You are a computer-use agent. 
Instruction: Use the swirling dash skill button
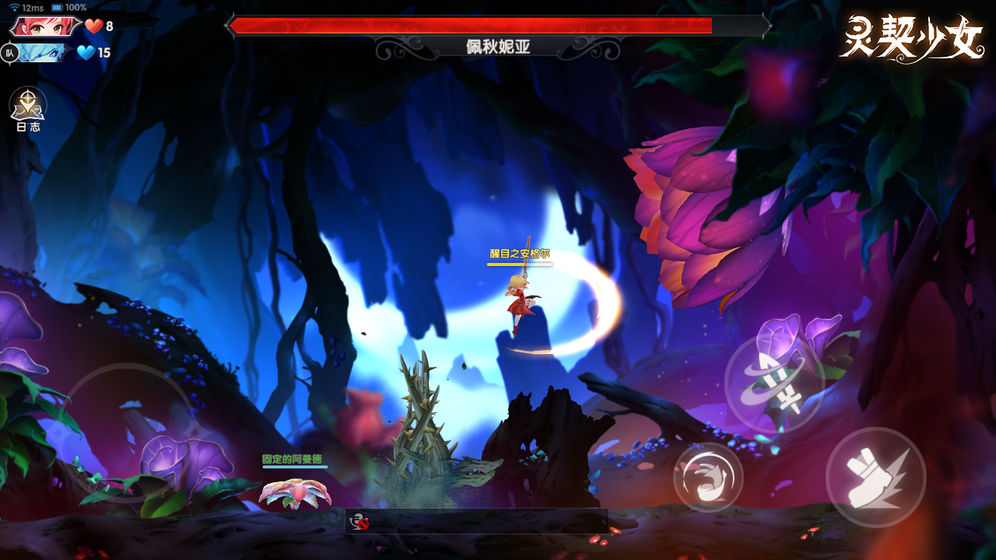(x=707, y=477)
